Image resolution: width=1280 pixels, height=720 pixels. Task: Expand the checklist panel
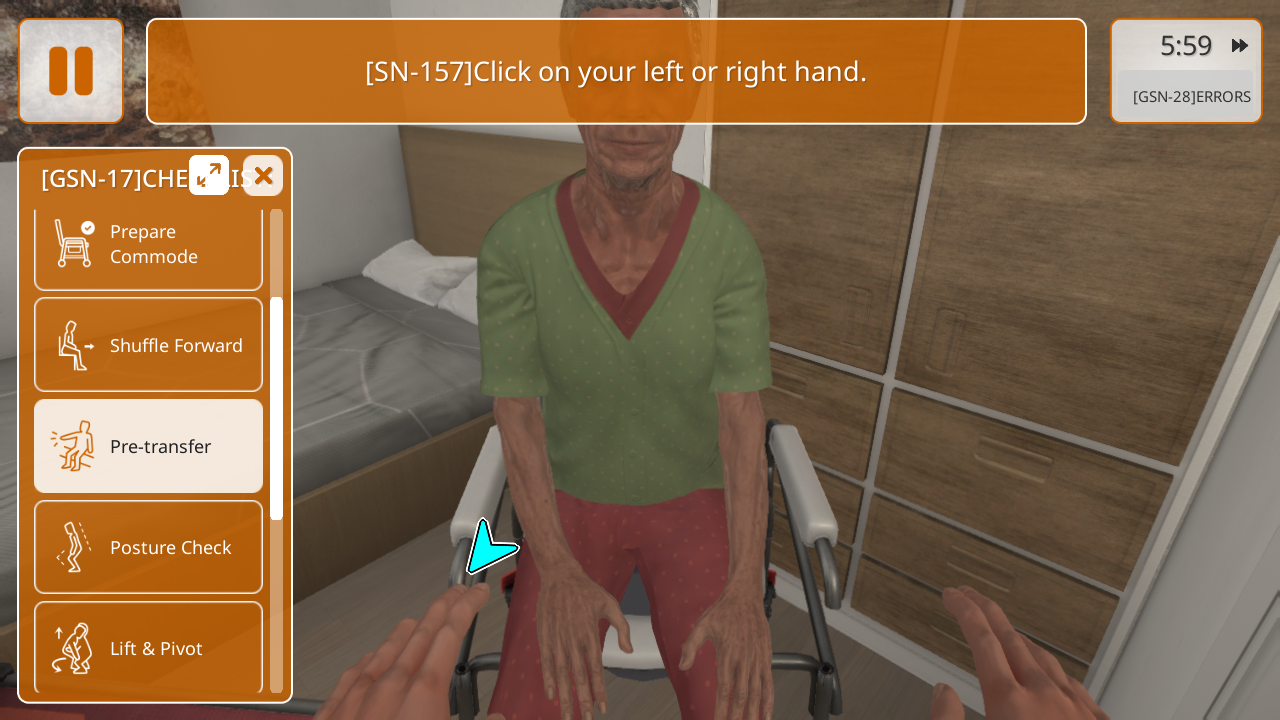209,175
